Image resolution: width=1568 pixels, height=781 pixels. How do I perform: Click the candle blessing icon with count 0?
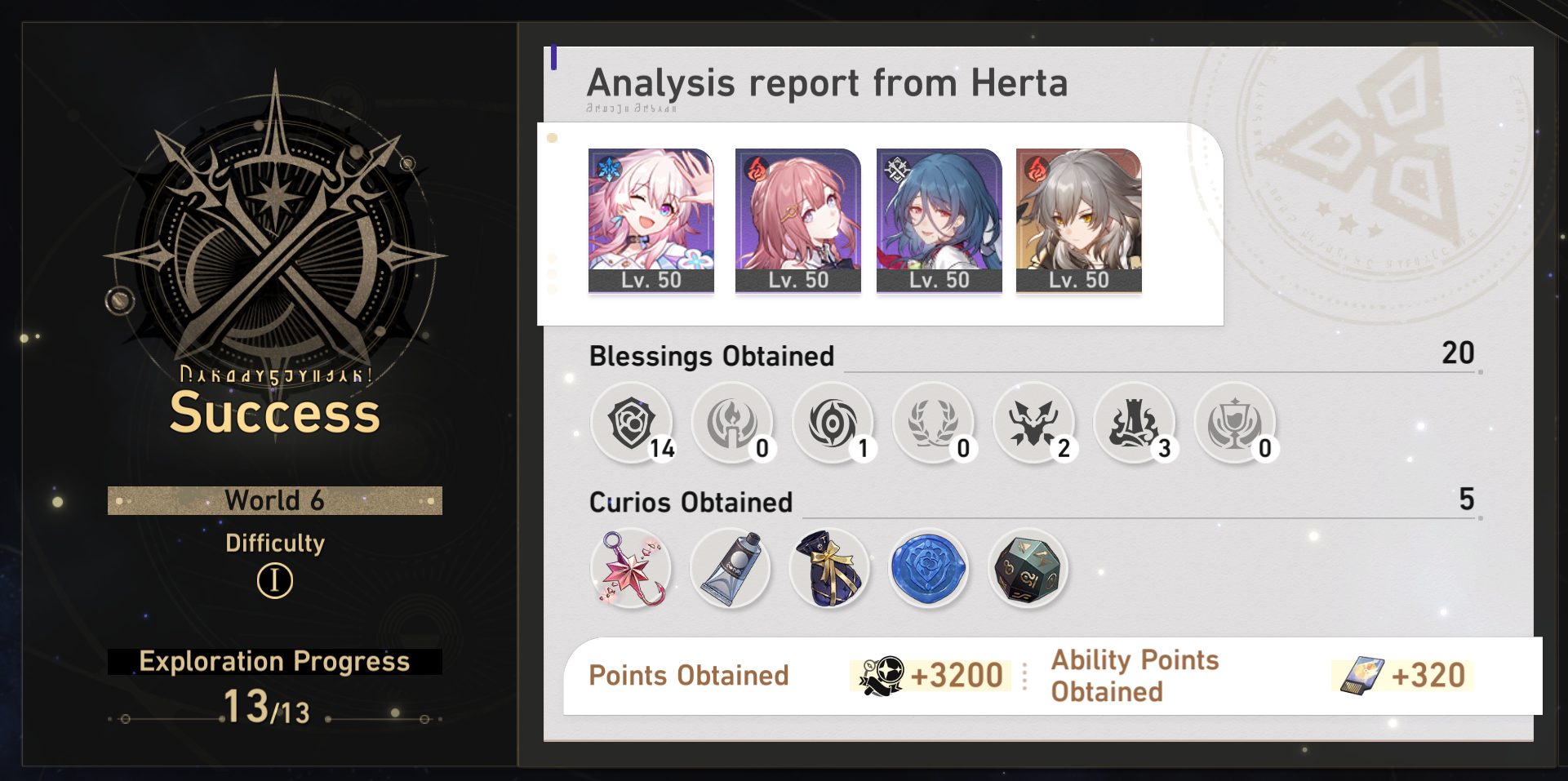click(x=733, y=424)
